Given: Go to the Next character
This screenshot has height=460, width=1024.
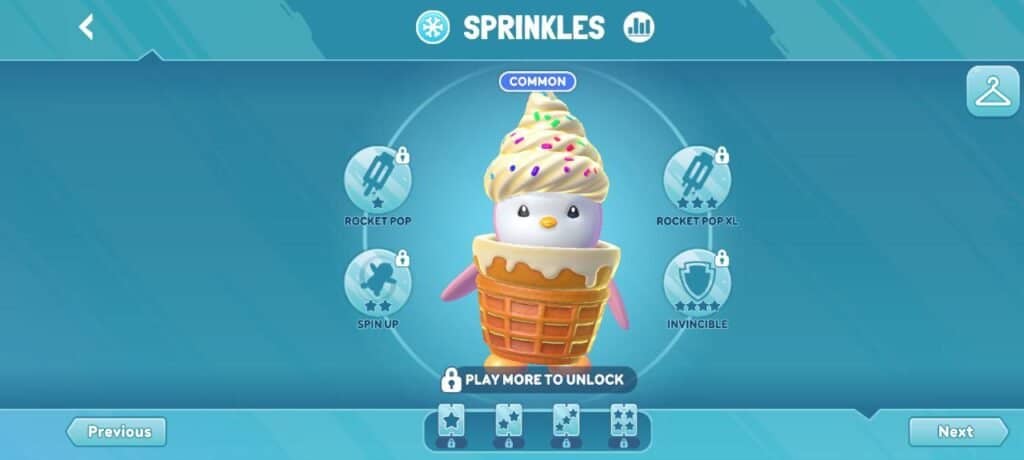Looking at the screenshot, I should pyautogui.click(x=957, y=432).
